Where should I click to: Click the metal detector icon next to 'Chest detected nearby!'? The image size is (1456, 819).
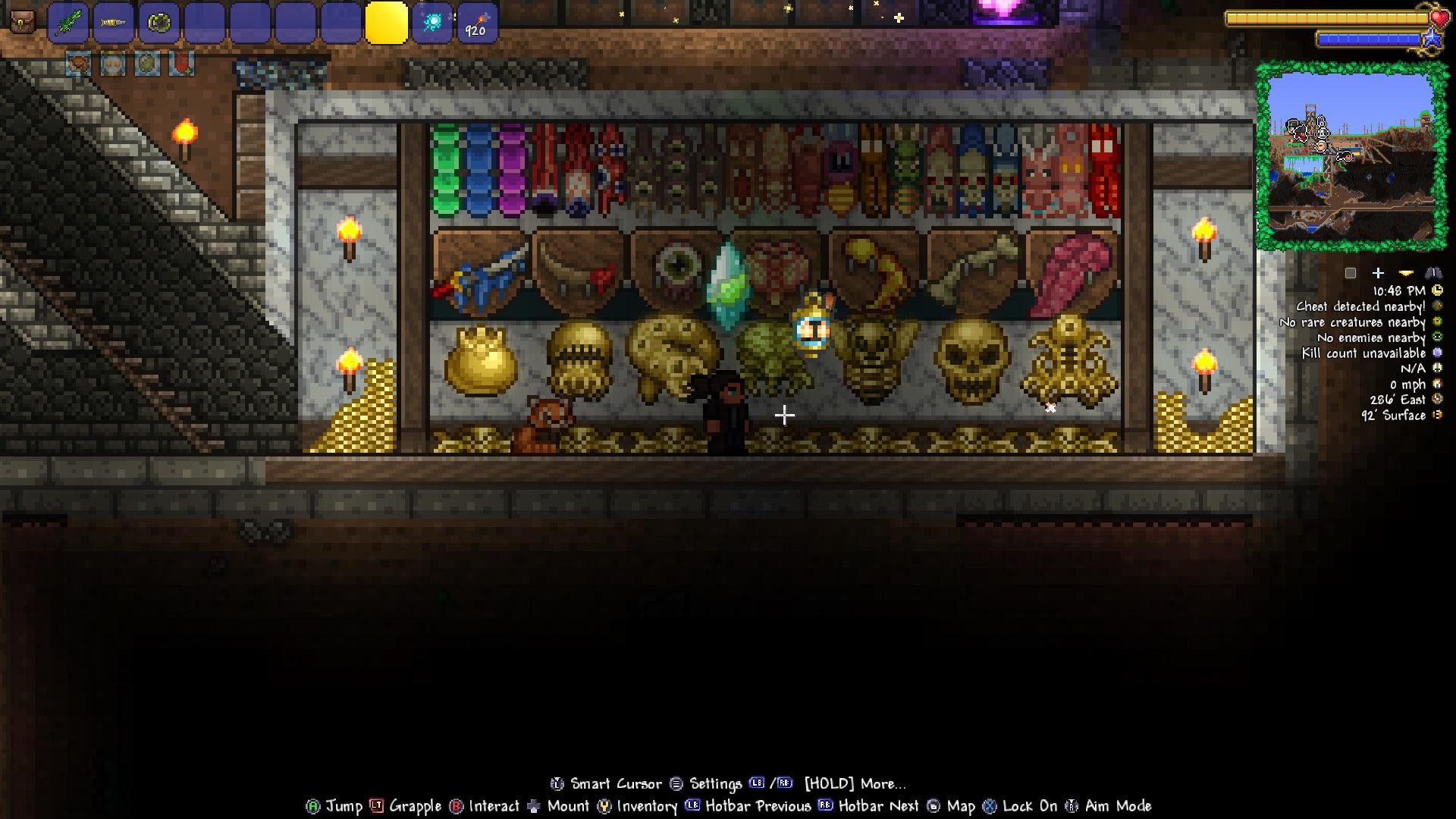[x=1436, y=307]
